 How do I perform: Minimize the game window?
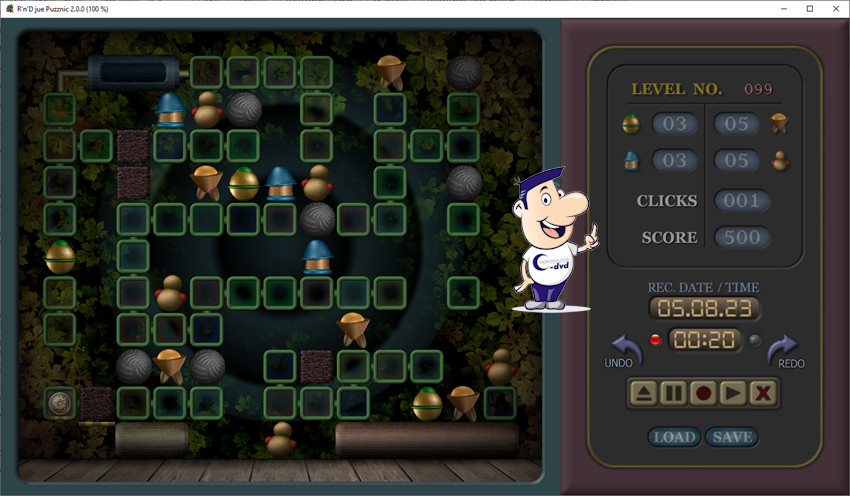[x=781, y=9]
